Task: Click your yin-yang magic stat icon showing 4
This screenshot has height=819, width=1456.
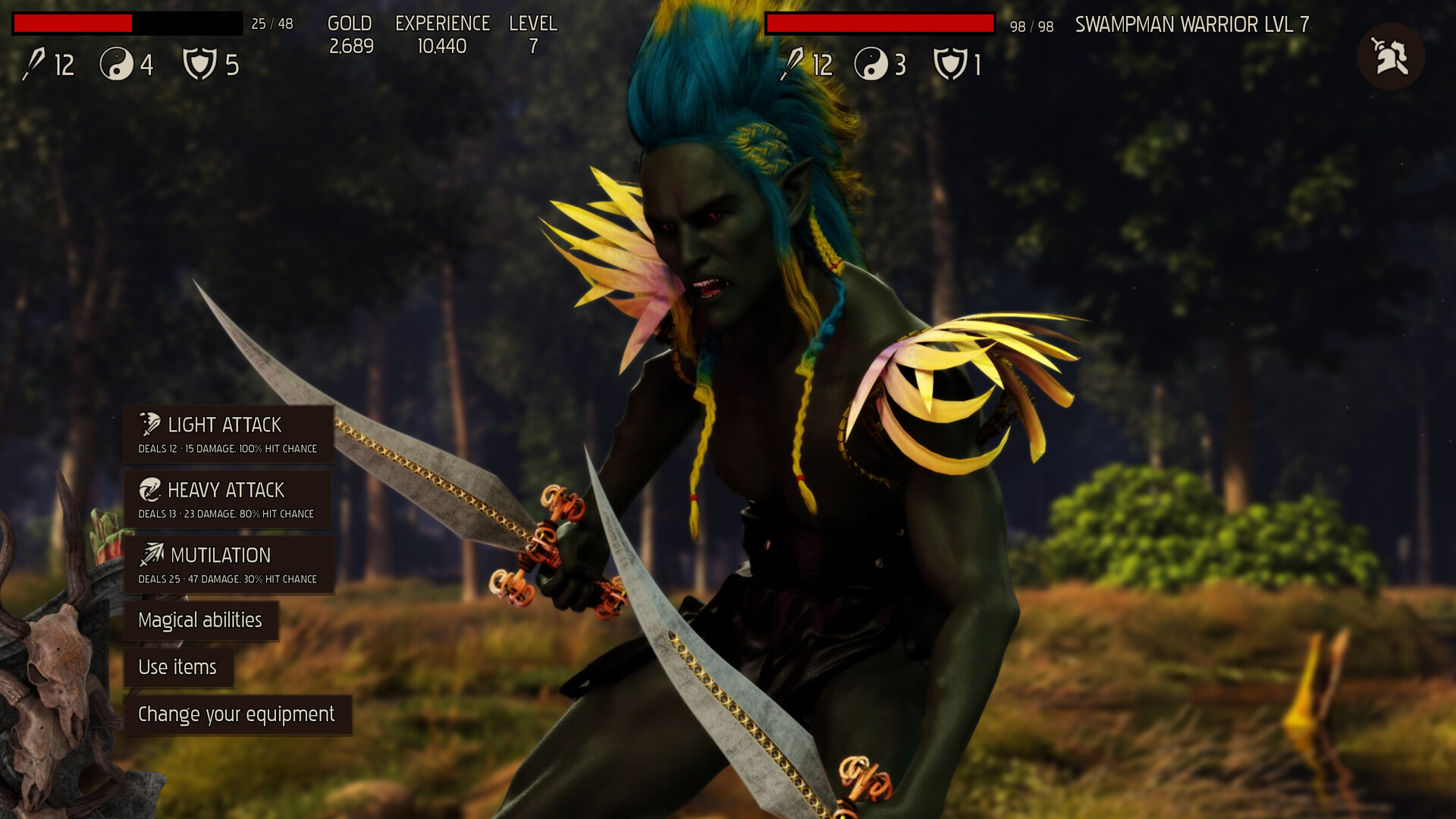Action: [115, 64]
